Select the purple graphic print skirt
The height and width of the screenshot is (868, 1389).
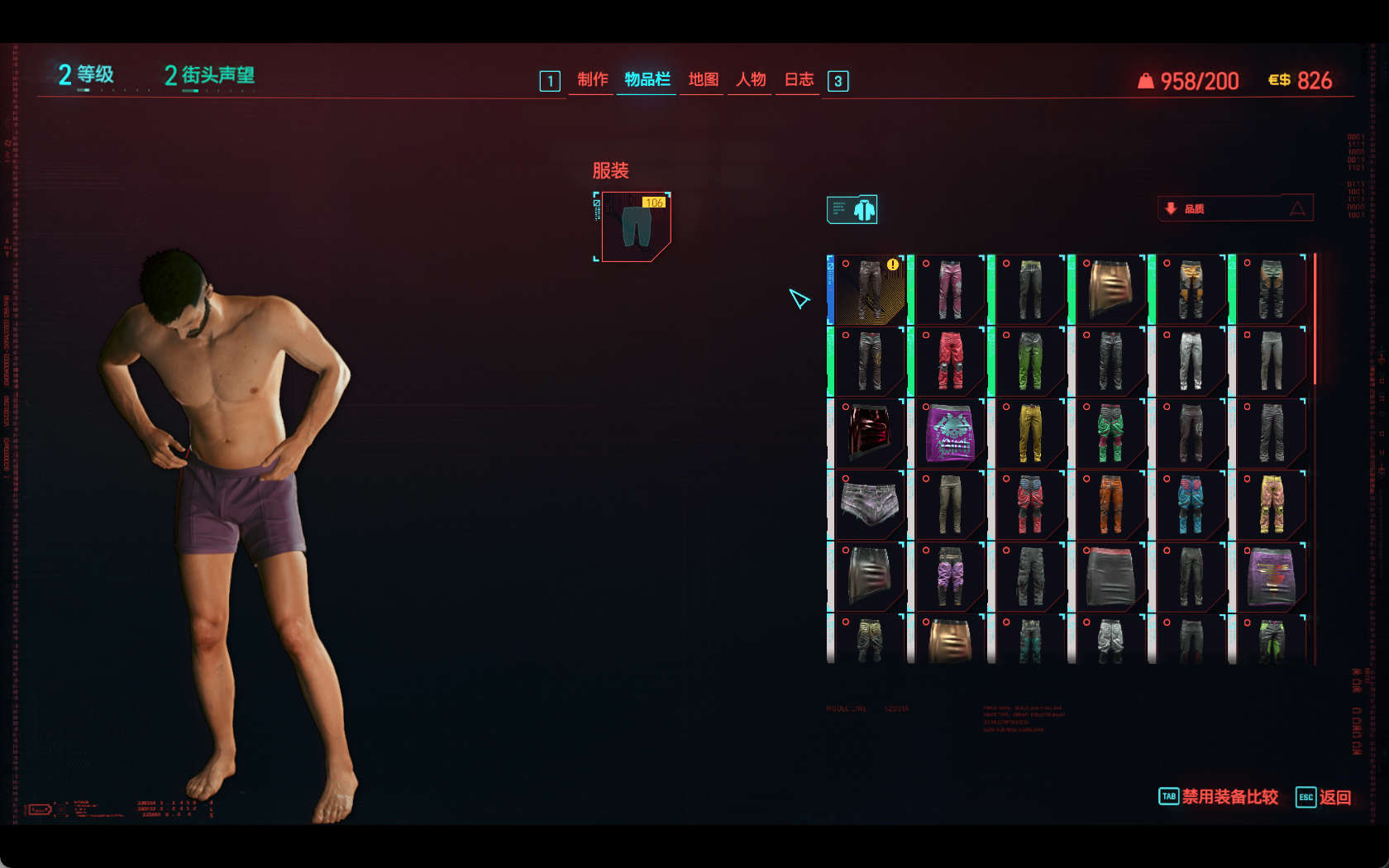pos(949,432)
